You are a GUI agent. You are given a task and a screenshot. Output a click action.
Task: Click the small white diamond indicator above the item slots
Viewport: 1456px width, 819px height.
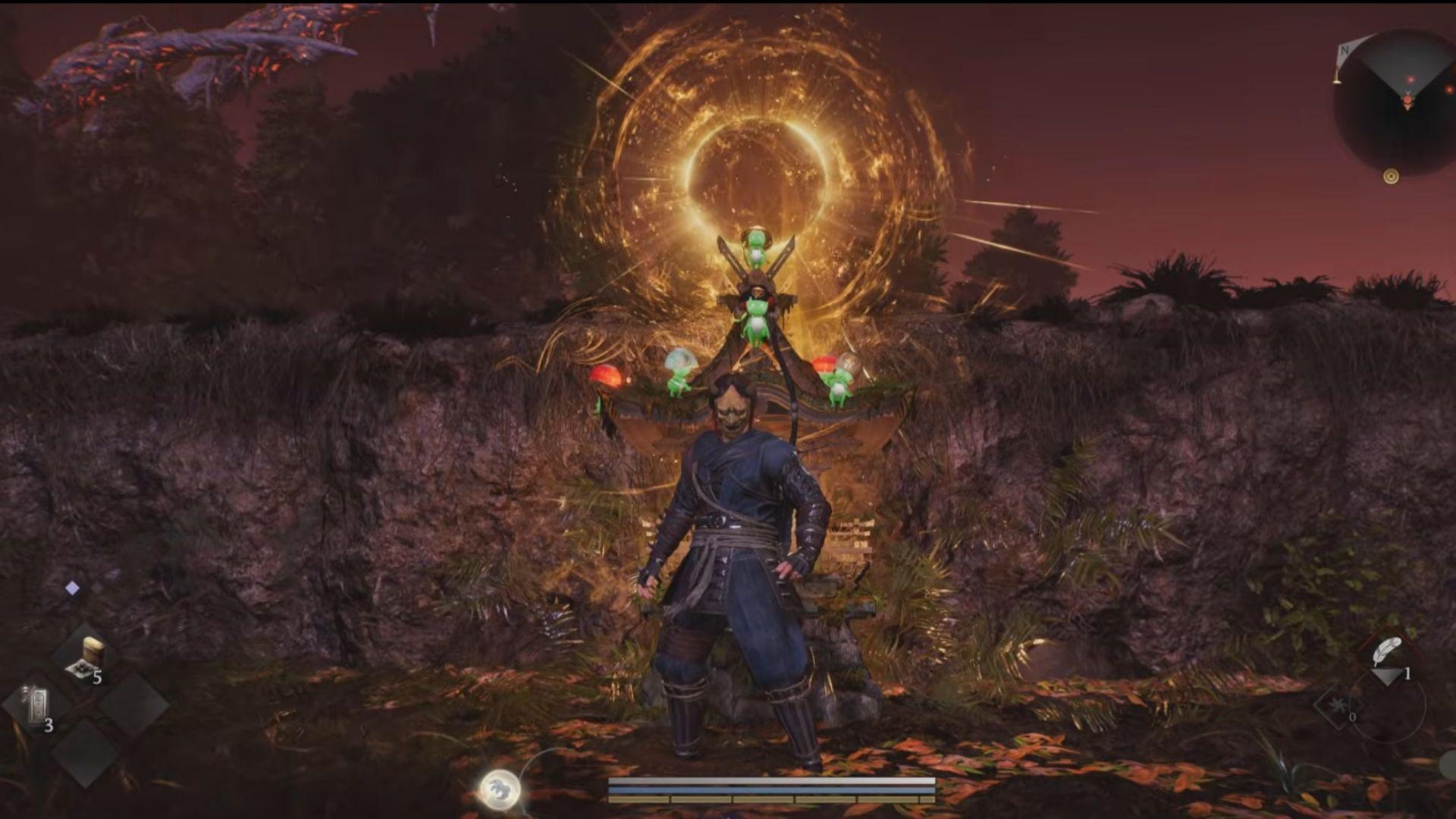(72, 587)
